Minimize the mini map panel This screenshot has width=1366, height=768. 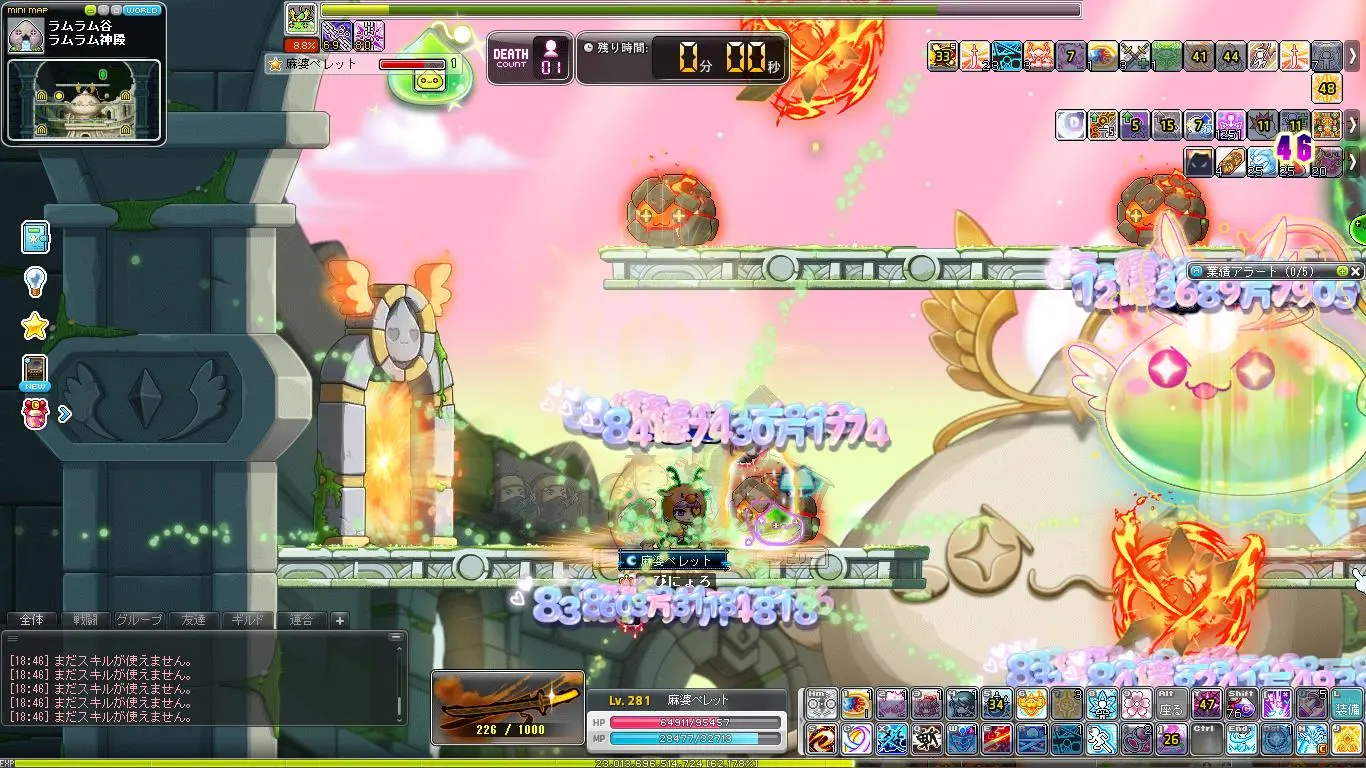91,10
